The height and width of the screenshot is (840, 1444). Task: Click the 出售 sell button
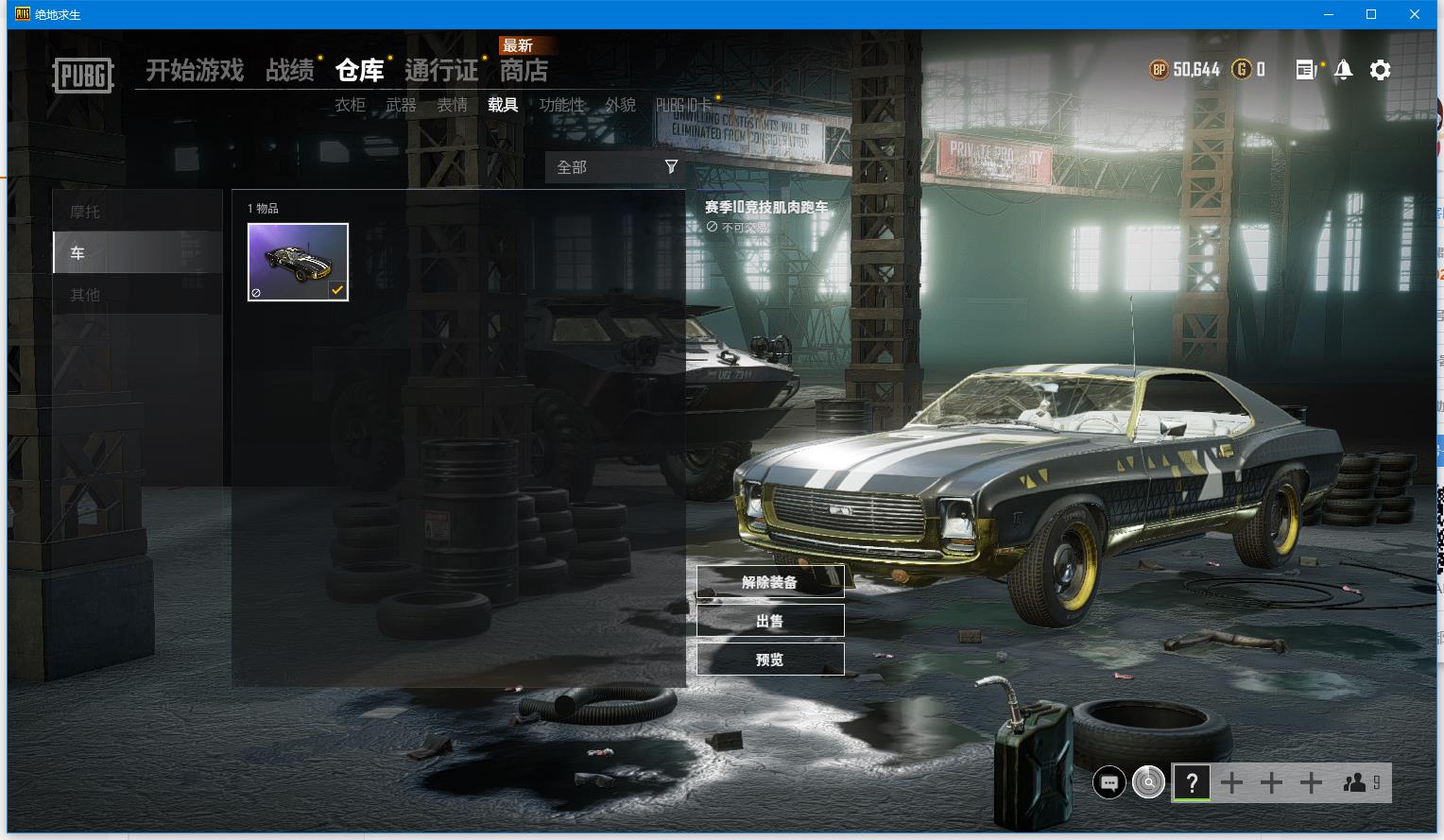(x=769, y=621)
